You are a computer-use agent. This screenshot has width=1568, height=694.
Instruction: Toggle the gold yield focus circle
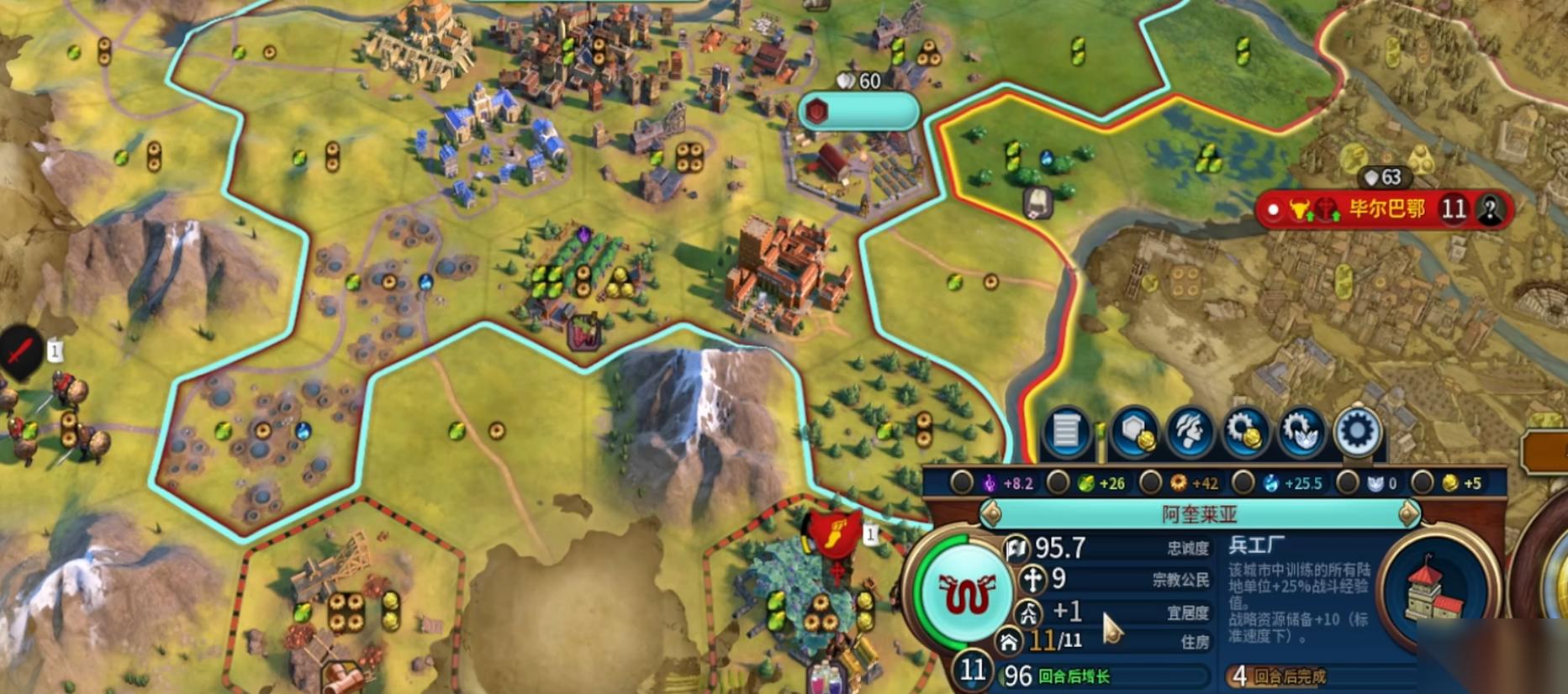[x=1422, y=483]
